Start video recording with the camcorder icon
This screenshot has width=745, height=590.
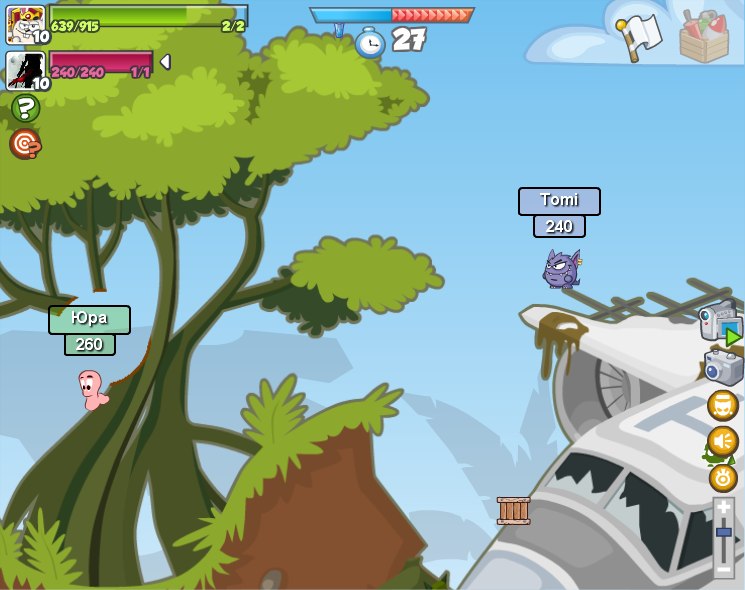point(720,322)
